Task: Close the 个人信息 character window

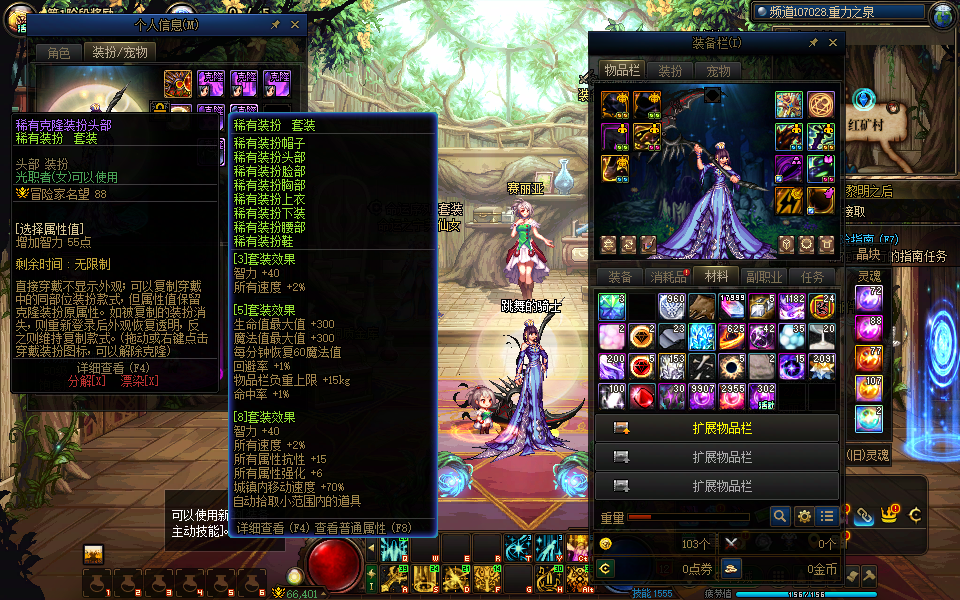Action: point(295,24)
